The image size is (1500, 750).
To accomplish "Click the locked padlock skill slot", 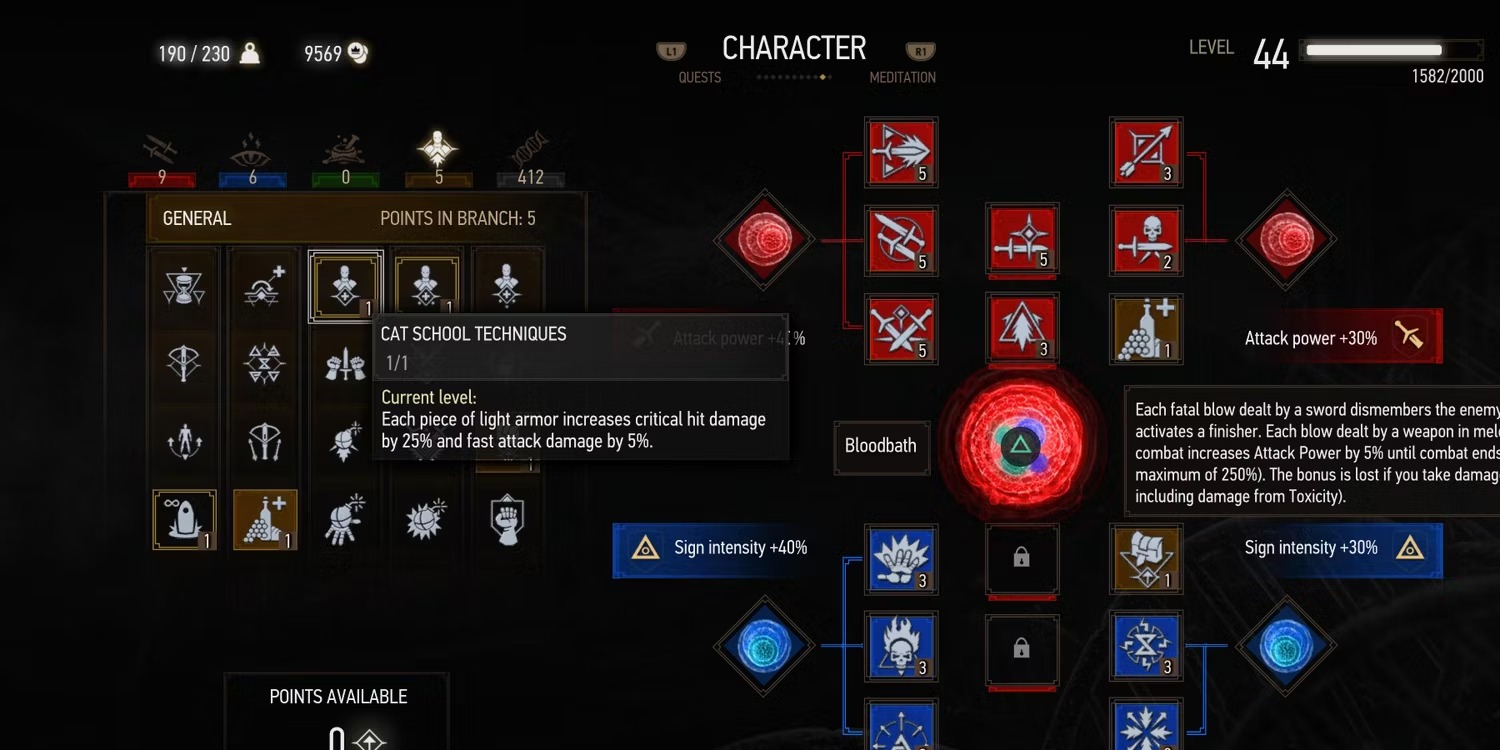I will 1022,560.
